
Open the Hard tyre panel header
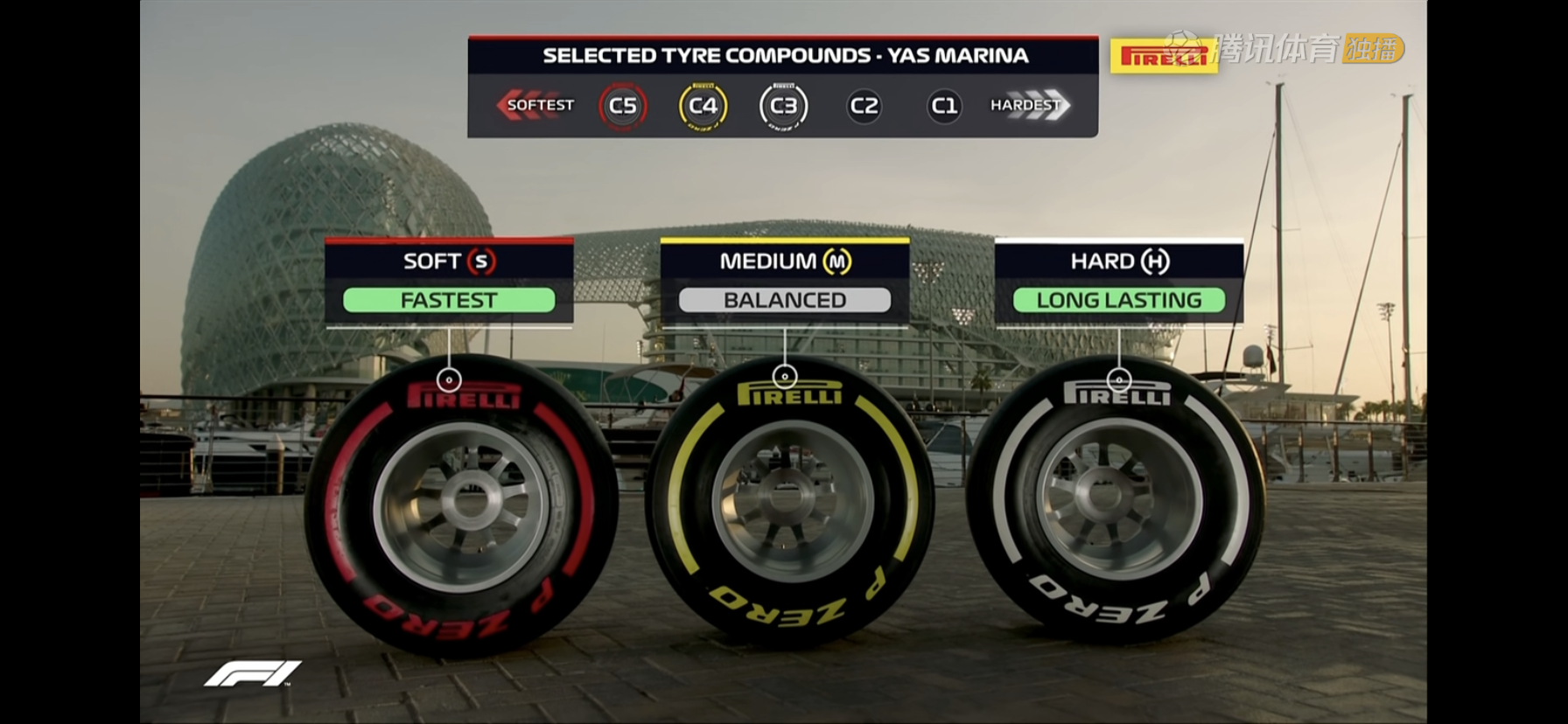coord(1119,261)
